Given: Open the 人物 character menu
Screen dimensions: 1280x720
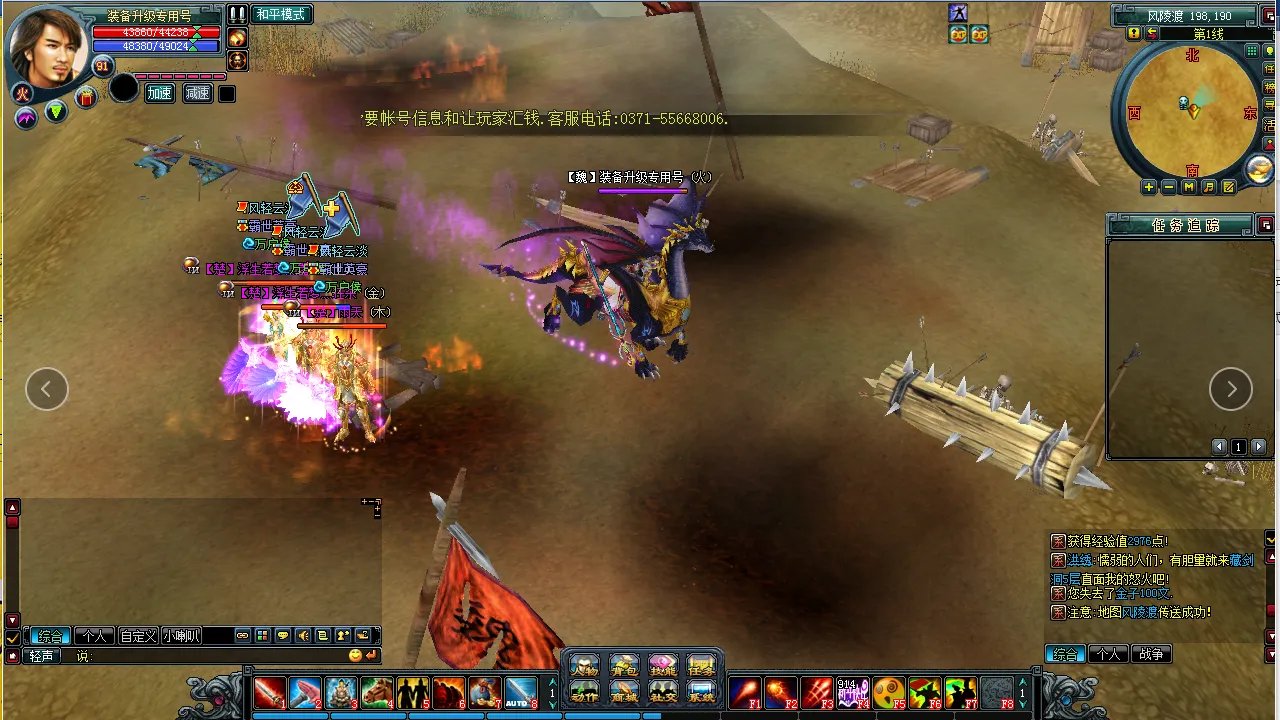Looking at the screenshot, I should coord(585,667).
